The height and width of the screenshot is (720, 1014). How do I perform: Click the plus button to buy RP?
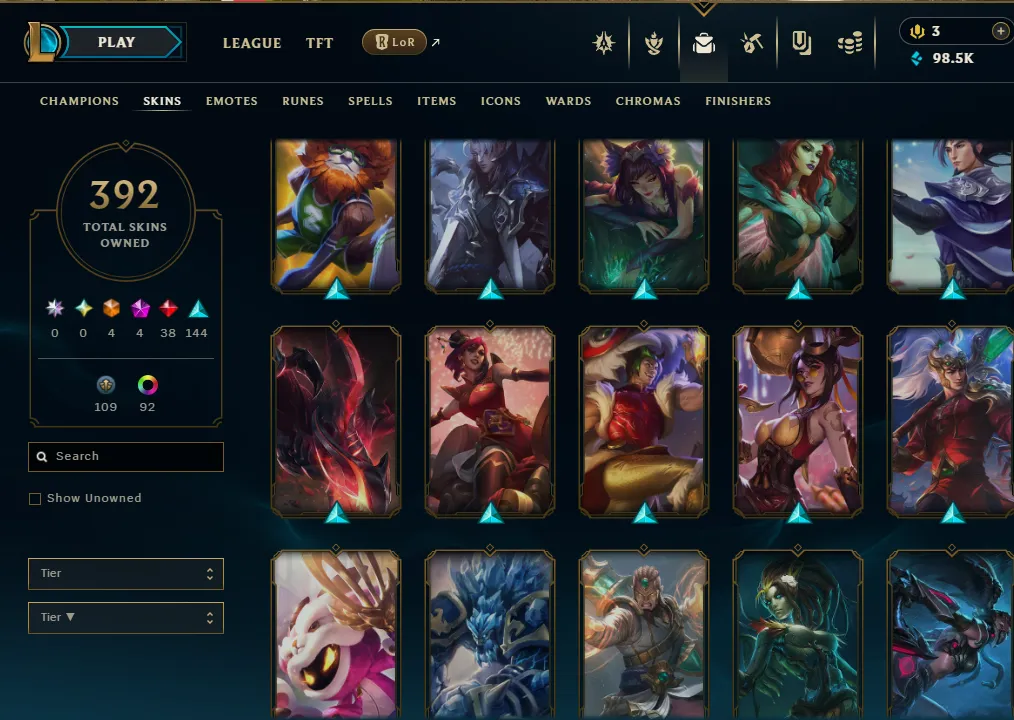999,31
